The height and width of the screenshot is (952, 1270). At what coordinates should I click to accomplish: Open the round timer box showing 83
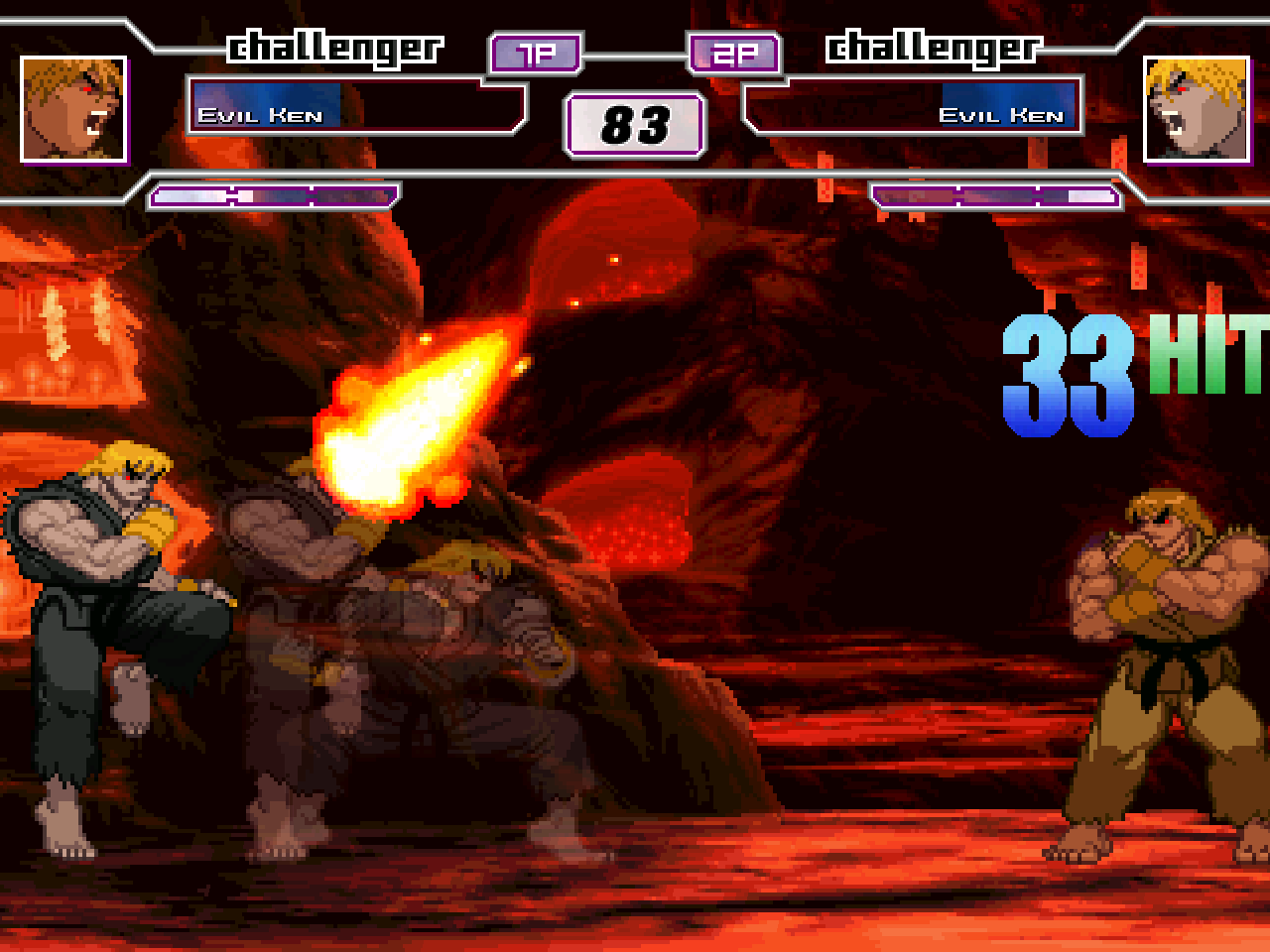coord(634,123)
